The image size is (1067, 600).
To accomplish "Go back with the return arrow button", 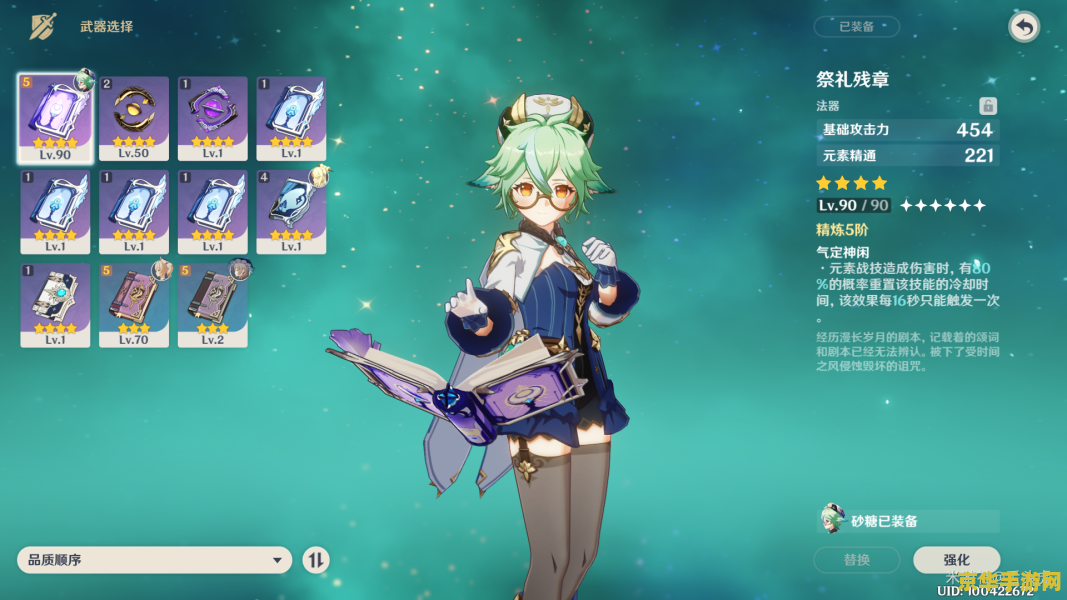I will [x=1024, y=27].
